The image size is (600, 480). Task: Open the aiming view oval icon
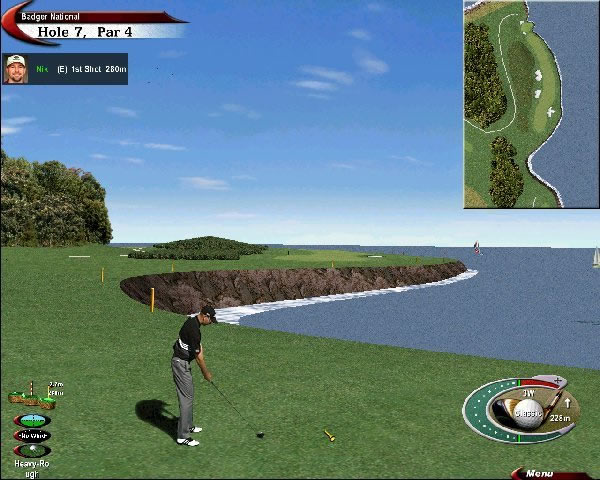coord(33,420)
